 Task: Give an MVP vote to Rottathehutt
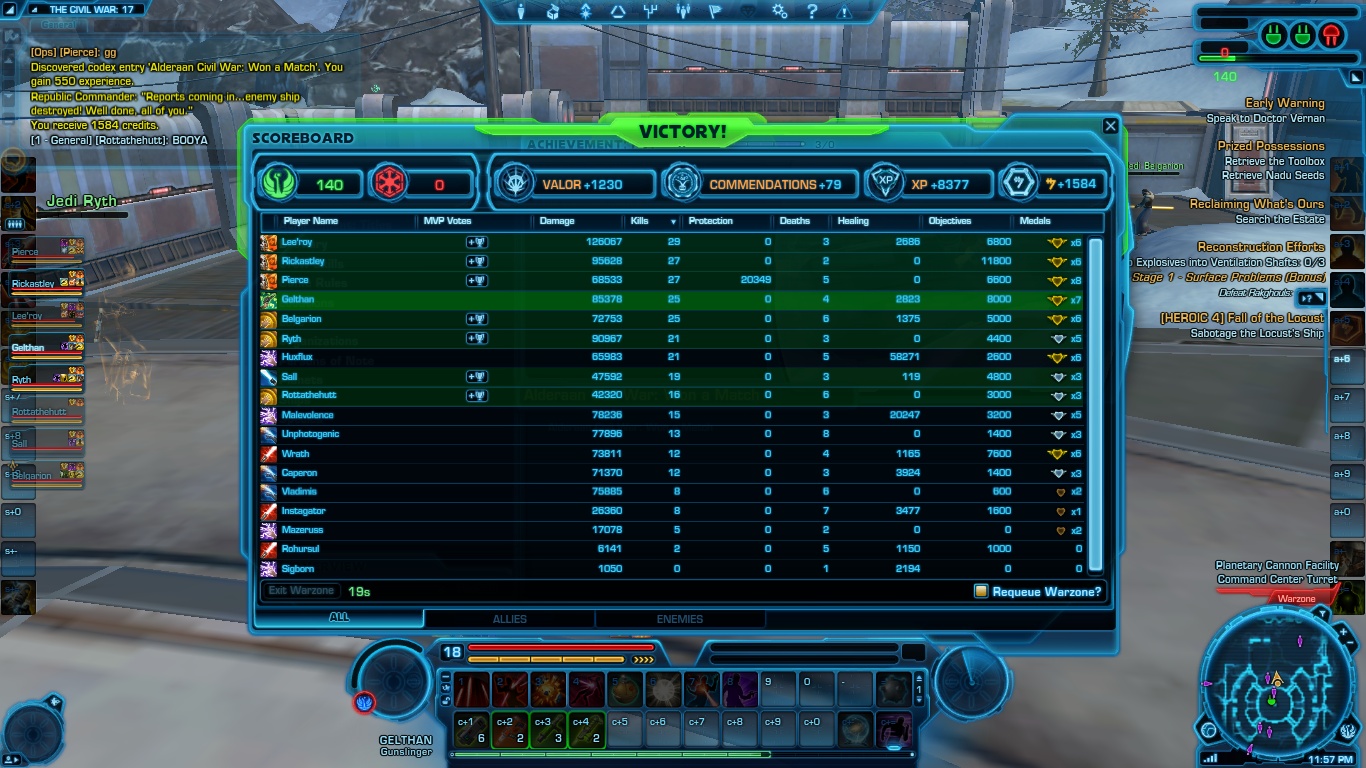click(476, 396)
